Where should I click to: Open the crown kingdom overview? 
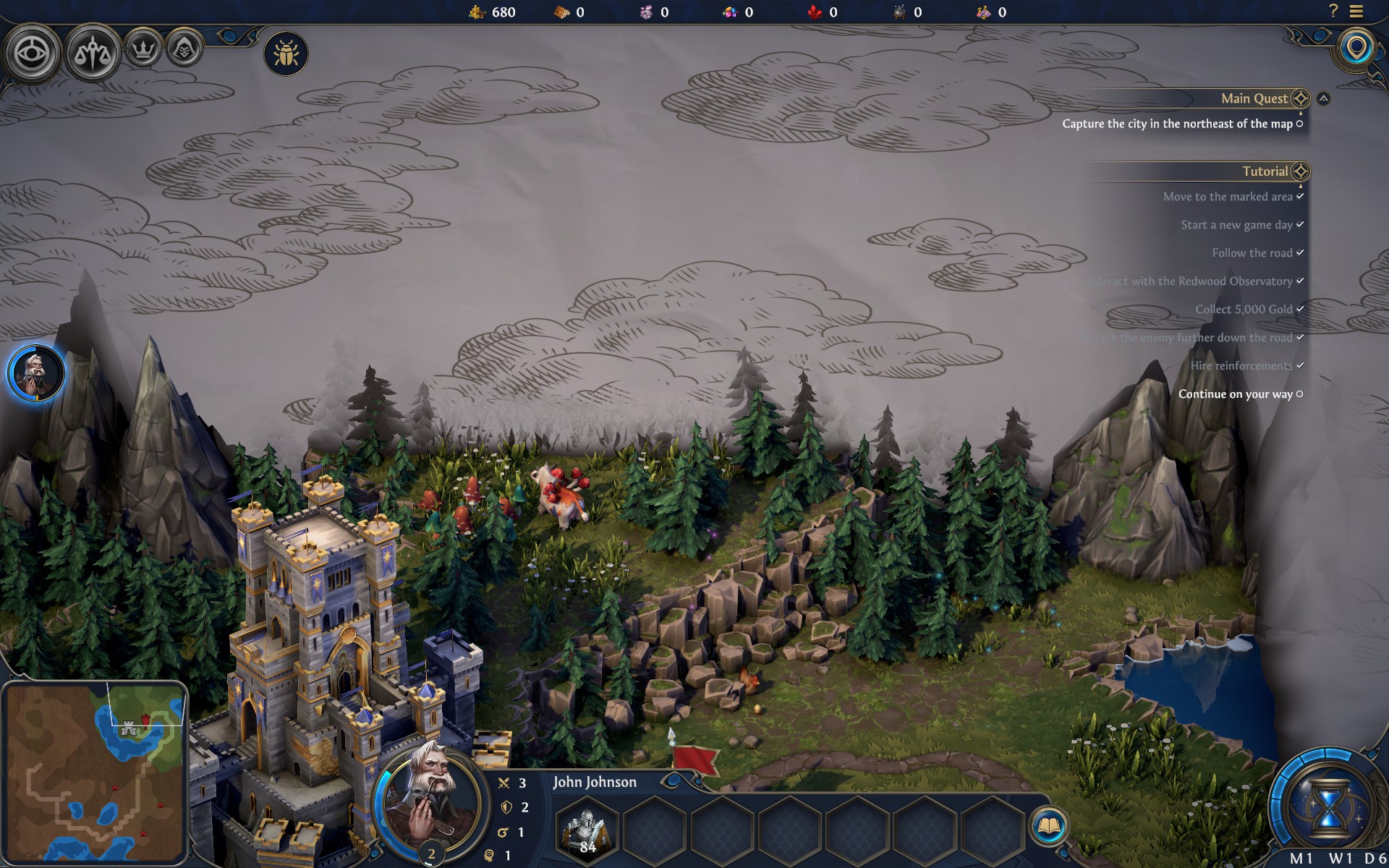pos(143,50)
